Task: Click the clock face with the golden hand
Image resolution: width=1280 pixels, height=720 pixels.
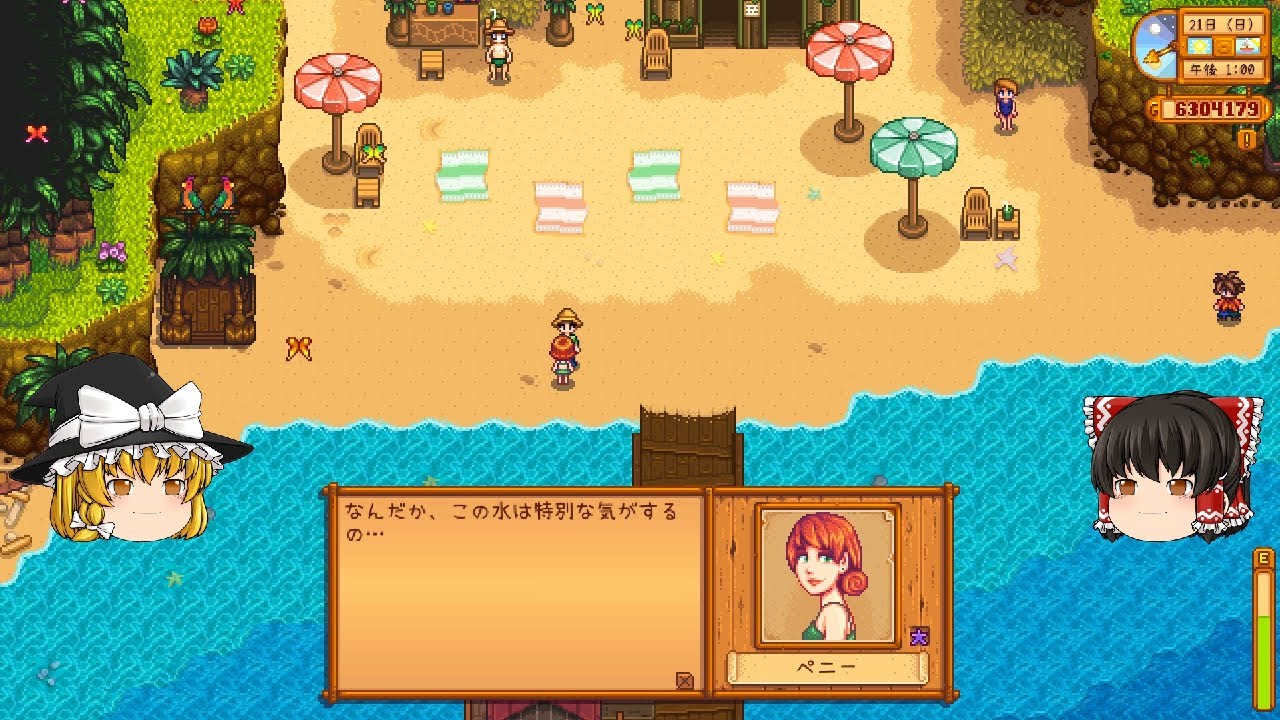Action: (1158, 48)
